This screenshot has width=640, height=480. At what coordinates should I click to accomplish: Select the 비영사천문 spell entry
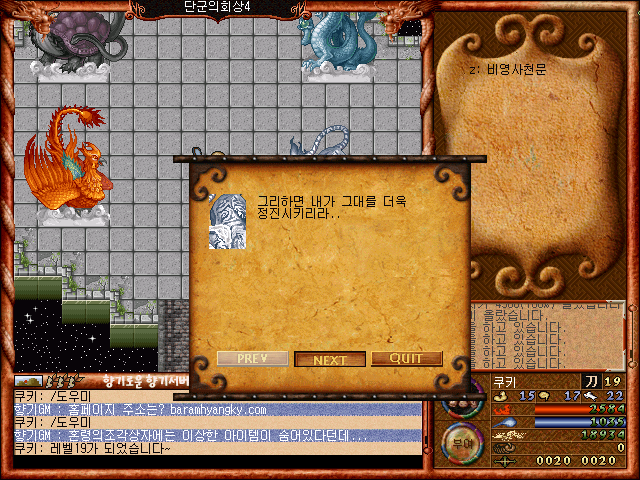511,70
